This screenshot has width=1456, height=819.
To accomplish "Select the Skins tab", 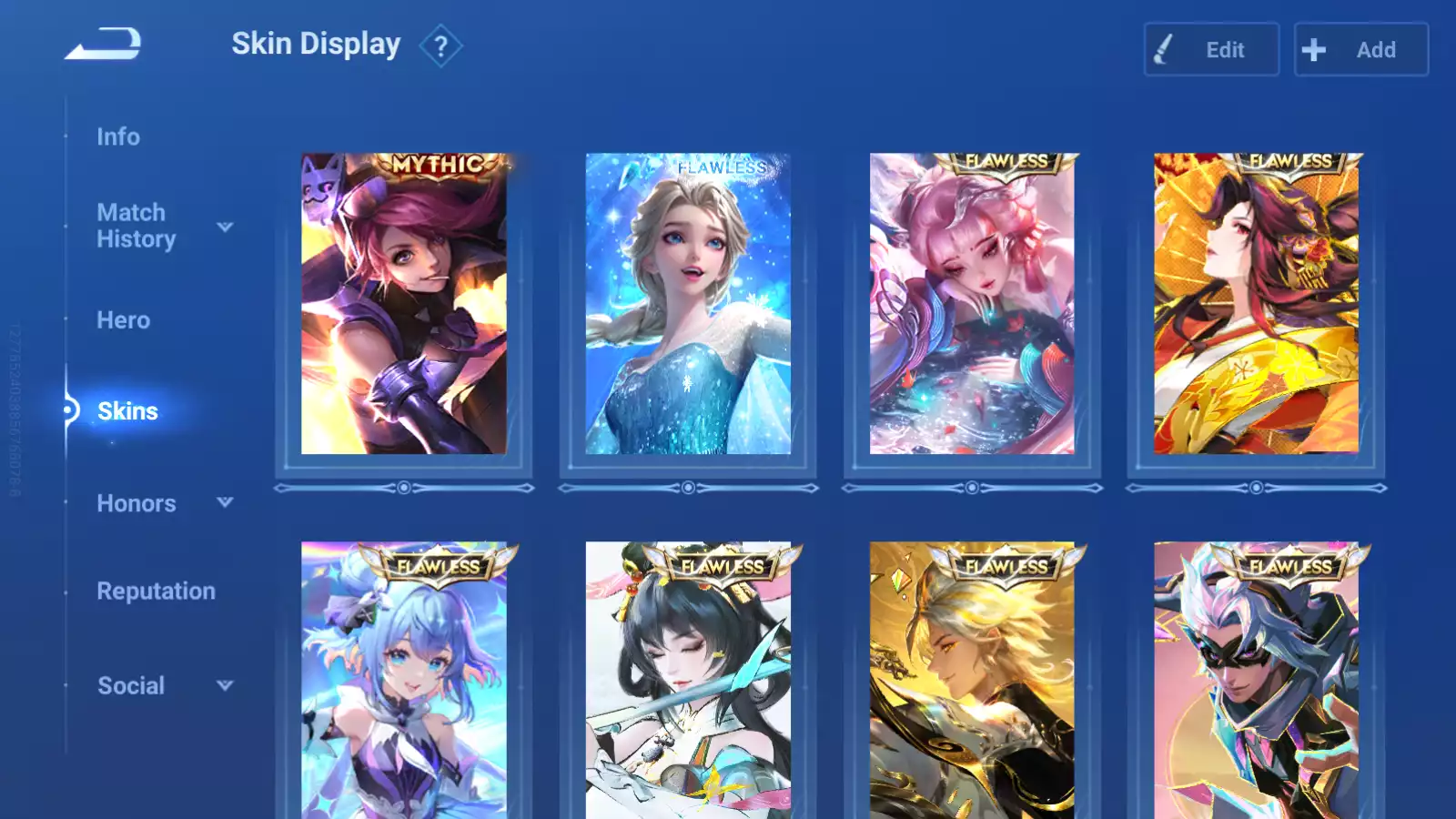I will [127, 411].
